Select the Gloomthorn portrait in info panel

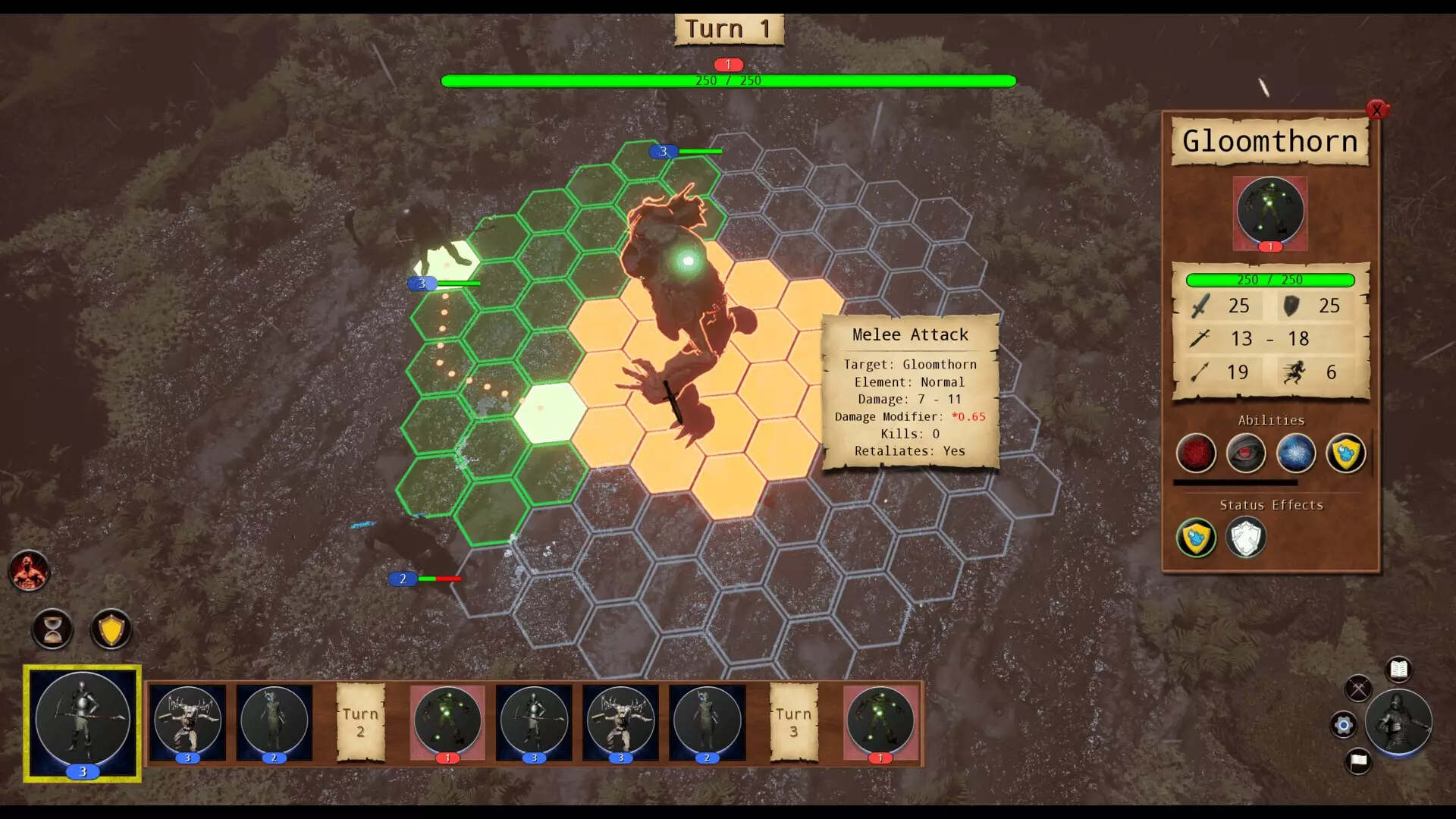[x=1270, y=212]
